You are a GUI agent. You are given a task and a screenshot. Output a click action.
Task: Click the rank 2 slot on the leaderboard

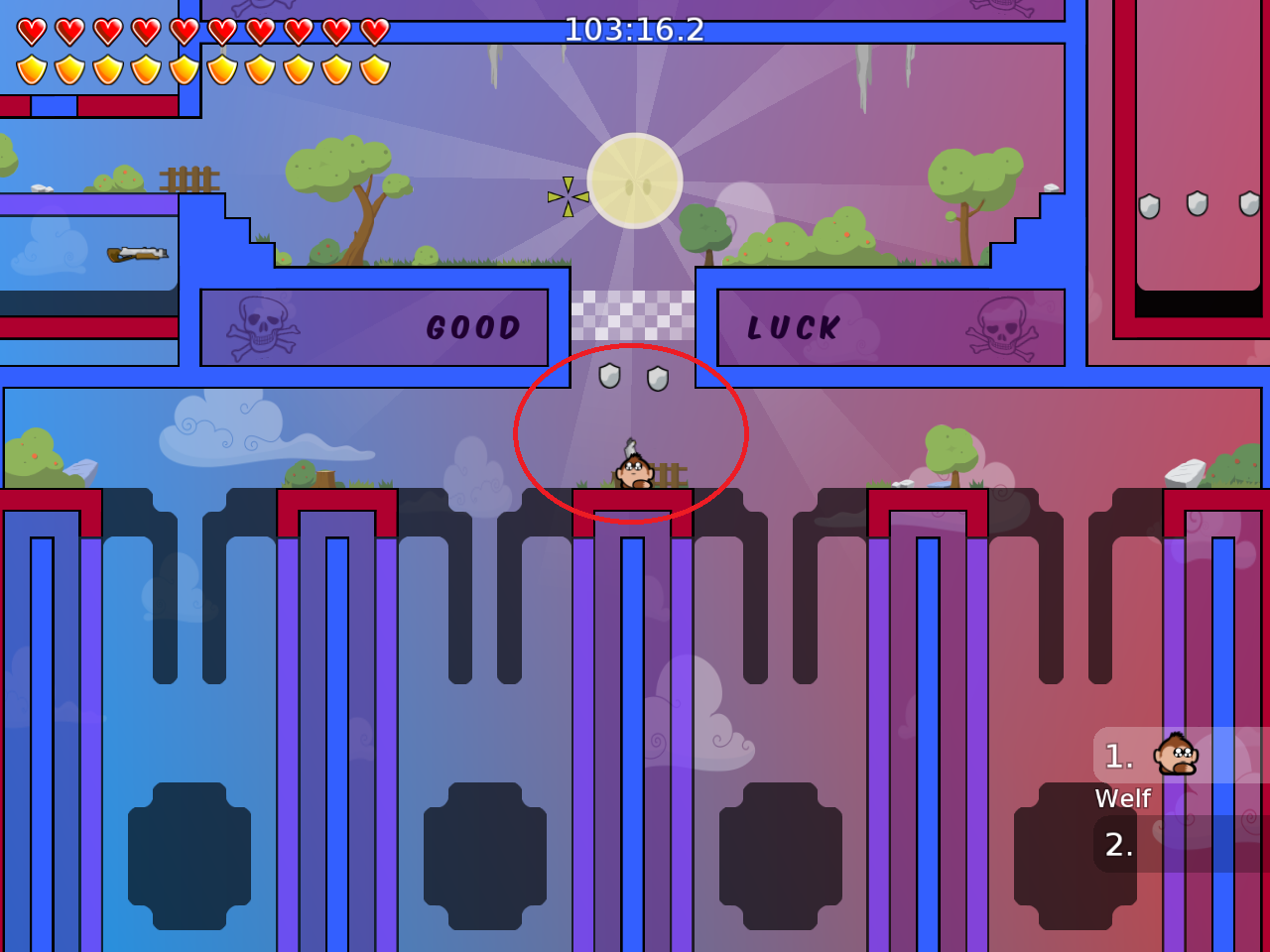[x=1118, y=847]
